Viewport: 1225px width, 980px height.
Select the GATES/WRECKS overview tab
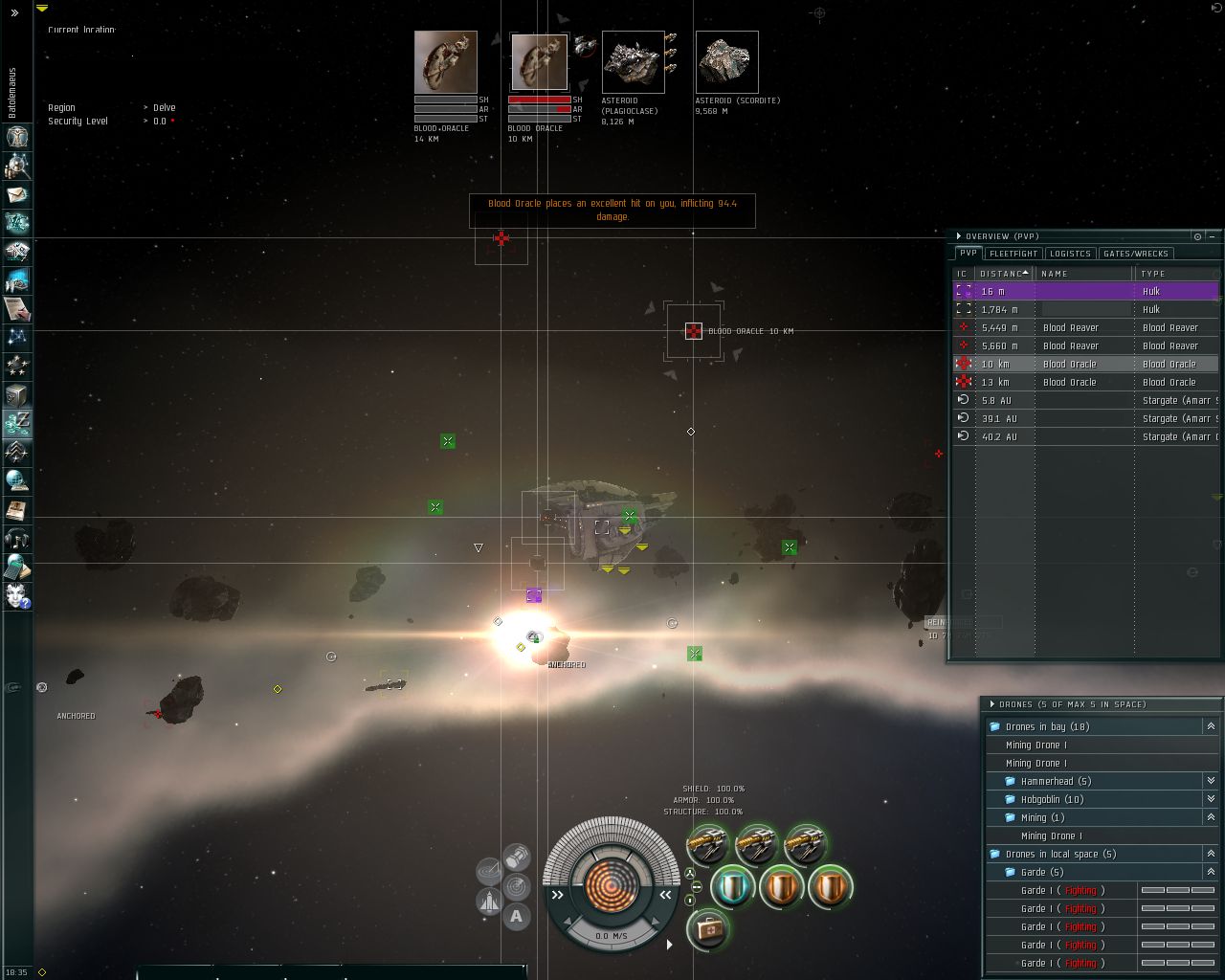(1135, 254)
